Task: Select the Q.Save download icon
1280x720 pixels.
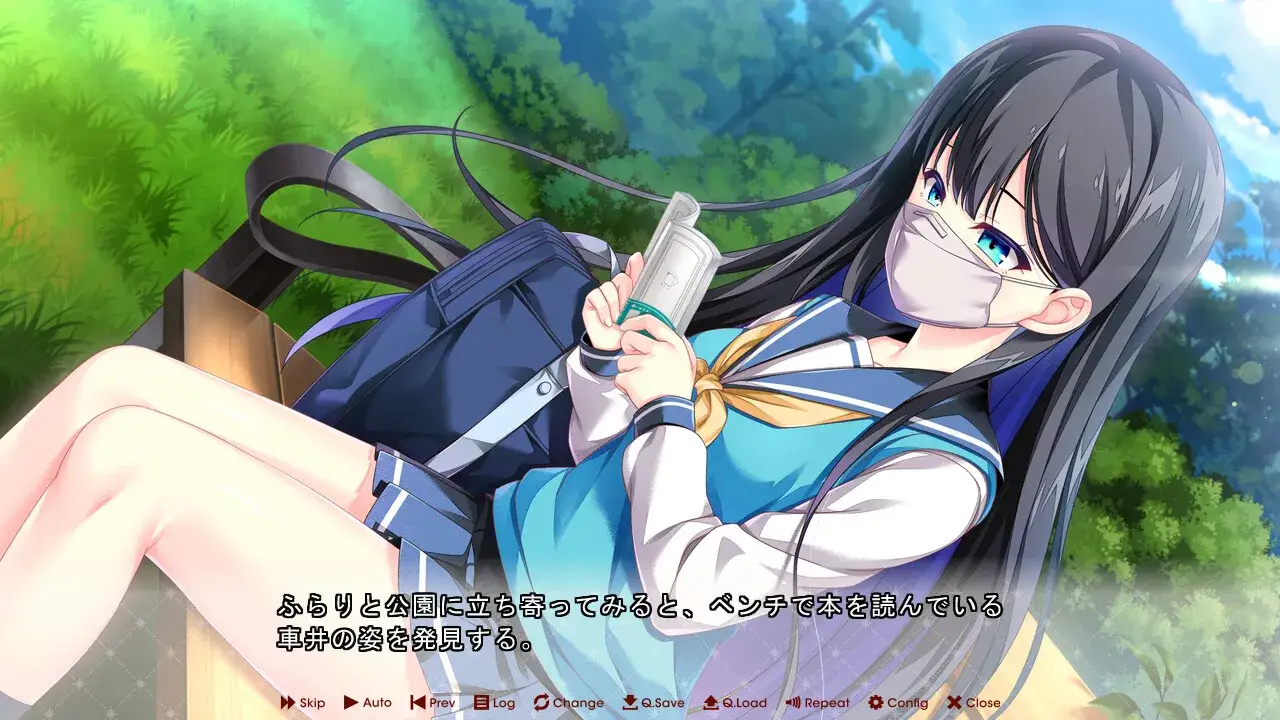Action: point(628,703)
